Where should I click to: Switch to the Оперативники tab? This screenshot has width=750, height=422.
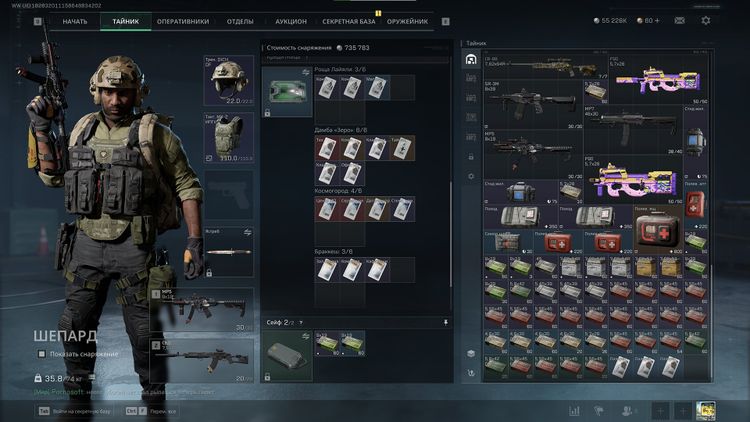tap(183, 21)
